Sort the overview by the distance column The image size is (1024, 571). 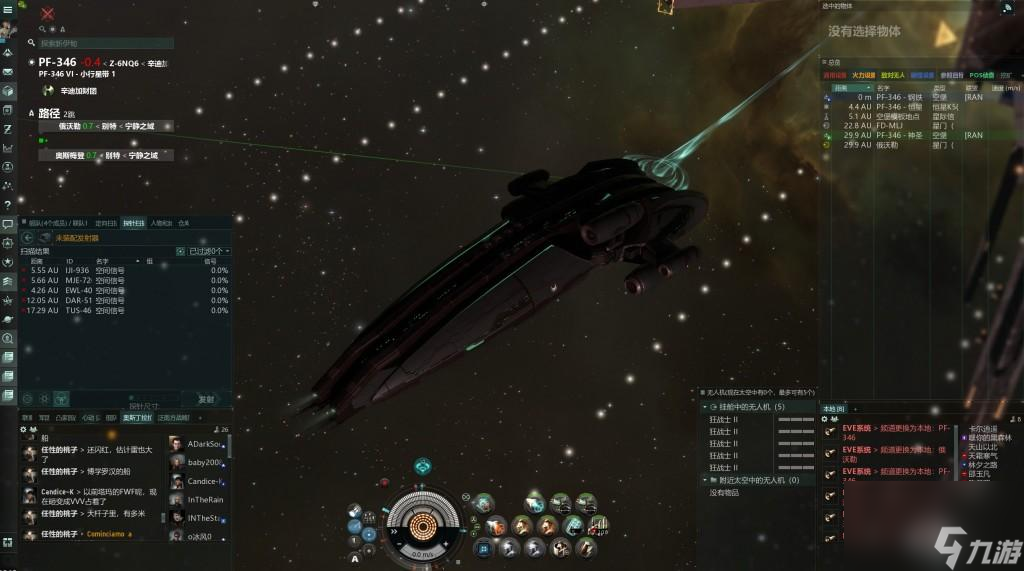[847, 88]
